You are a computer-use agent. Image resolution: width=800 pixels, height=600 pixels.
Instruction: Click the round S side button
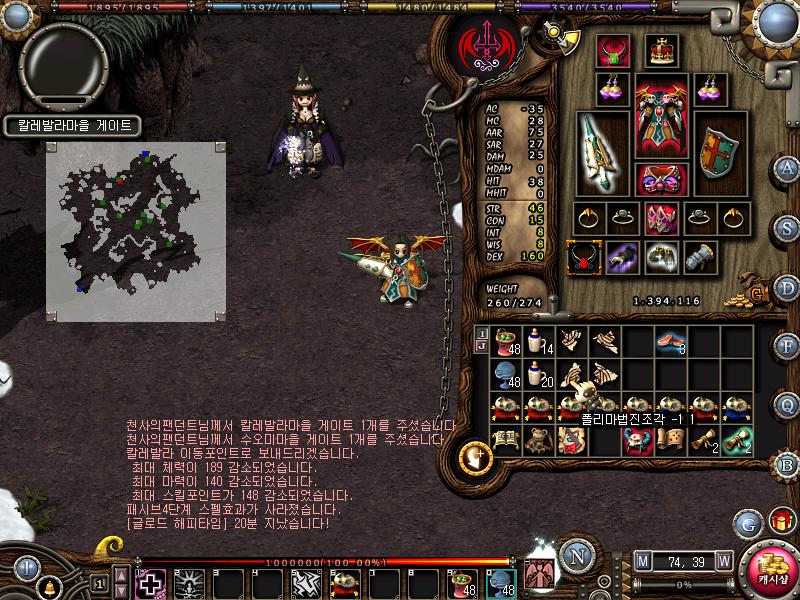pos(788,226)
